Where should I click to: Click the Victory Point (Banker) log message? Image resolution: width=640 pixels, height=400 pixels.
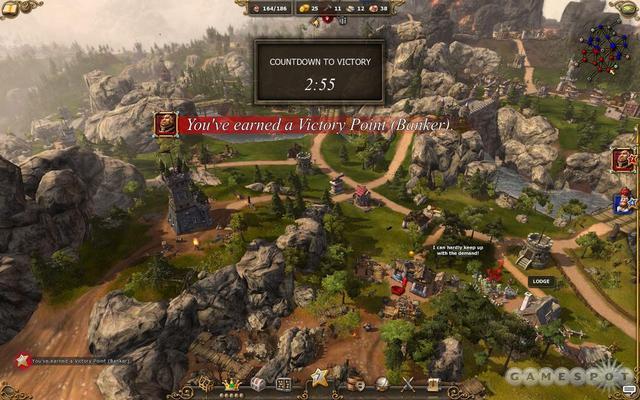click(80, 361)
